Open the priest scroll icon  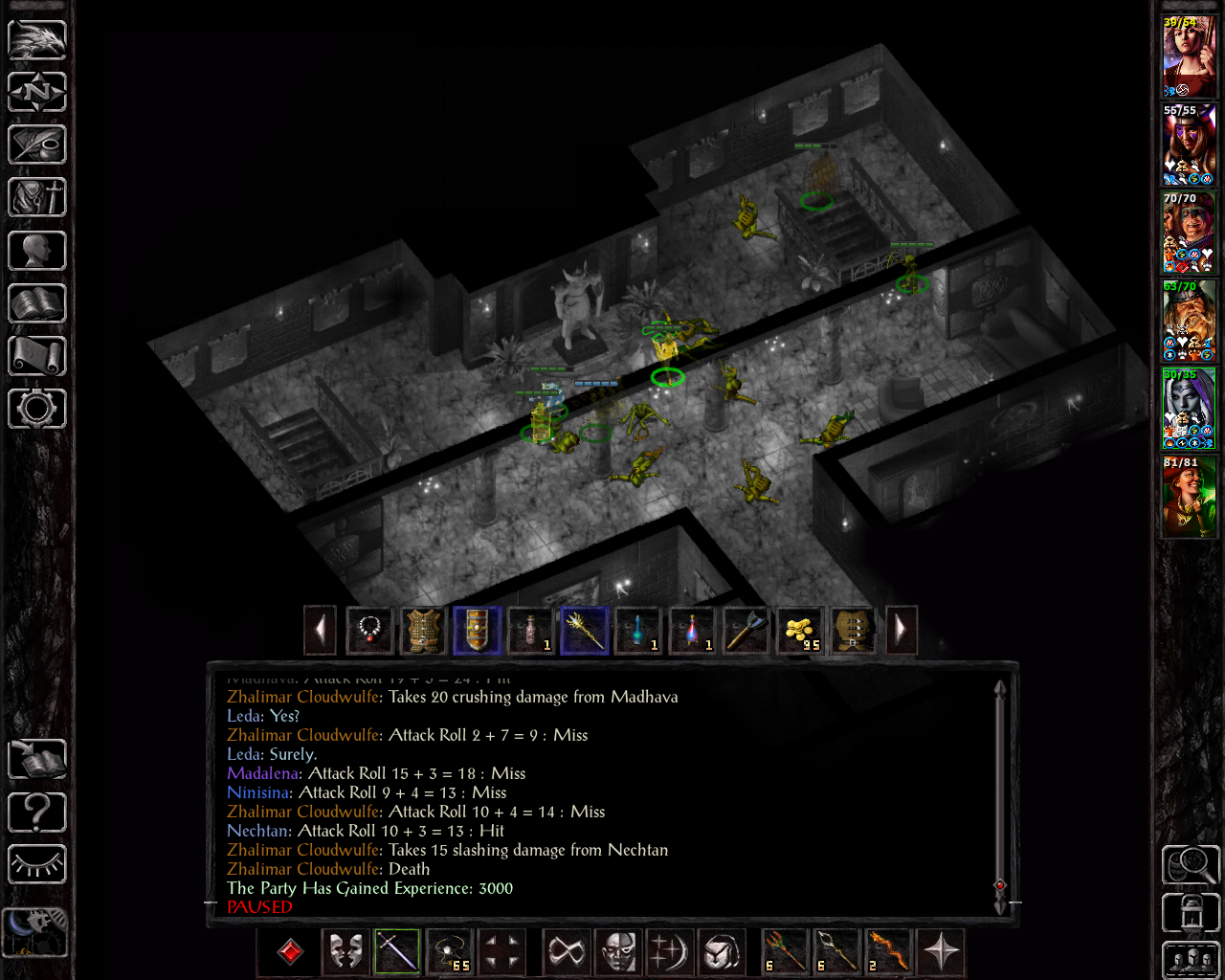click(37, 356)
